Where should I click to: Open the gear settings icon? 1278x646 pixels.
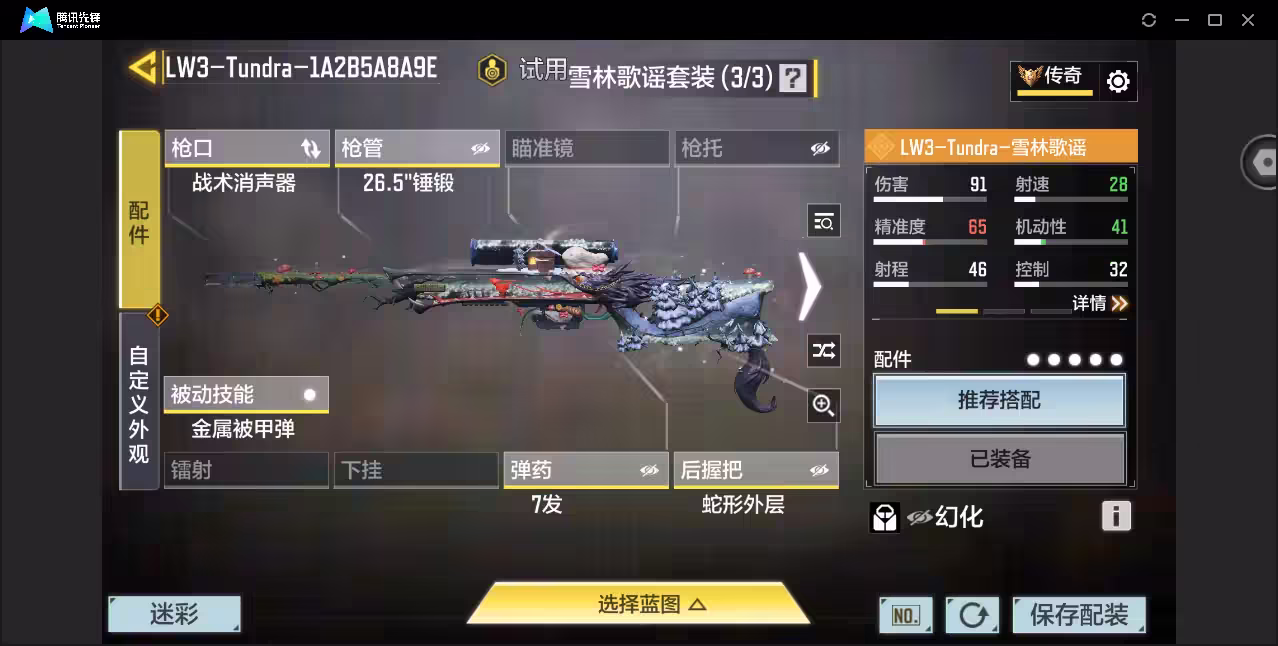[1118, 81]
